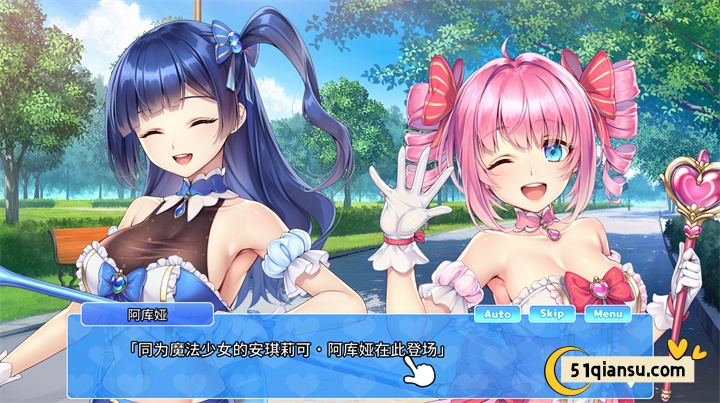
Task: Enable Auto dialogue mode
Action: (497, 314)
